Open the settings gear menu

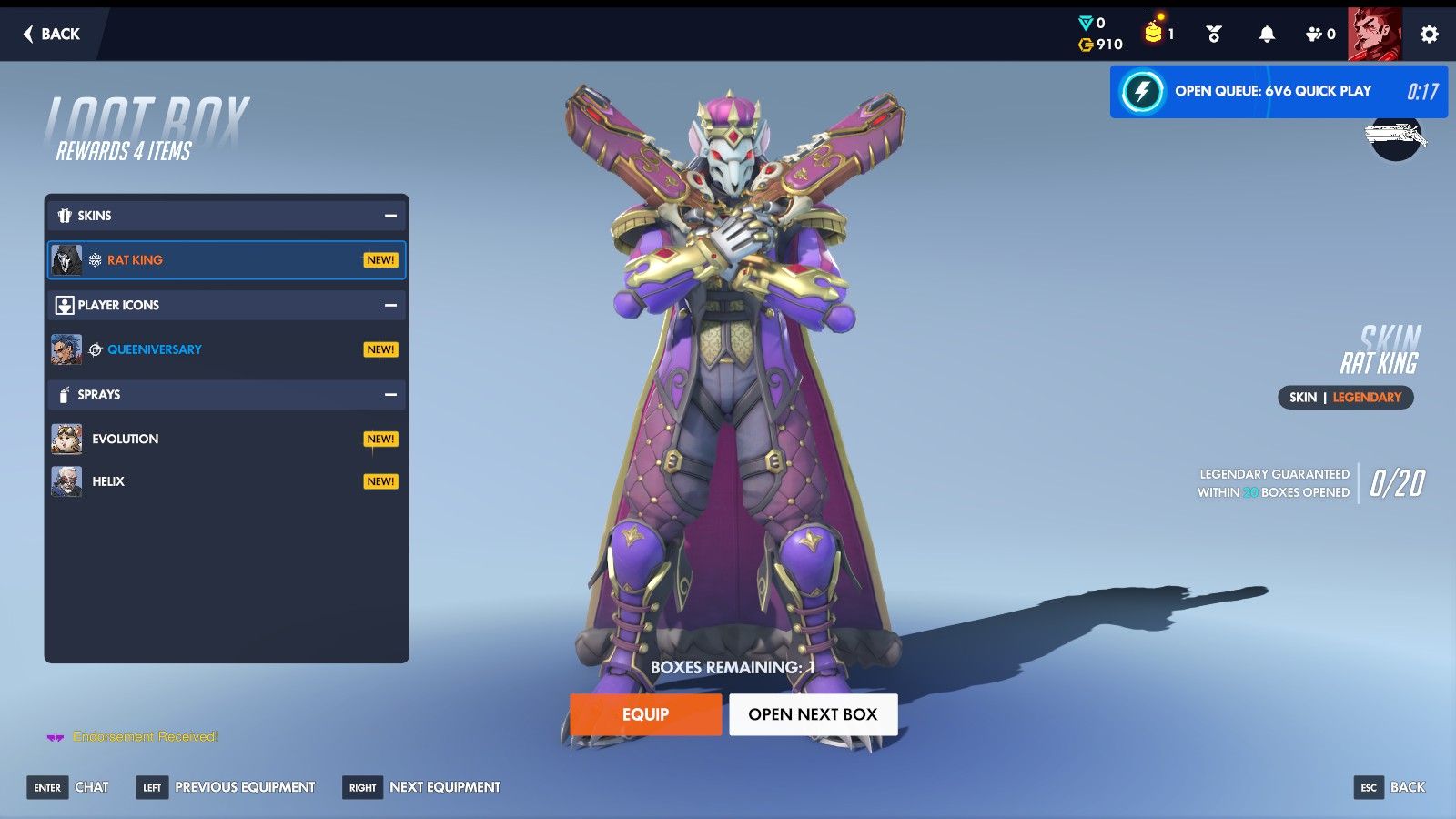[1429, 34]
